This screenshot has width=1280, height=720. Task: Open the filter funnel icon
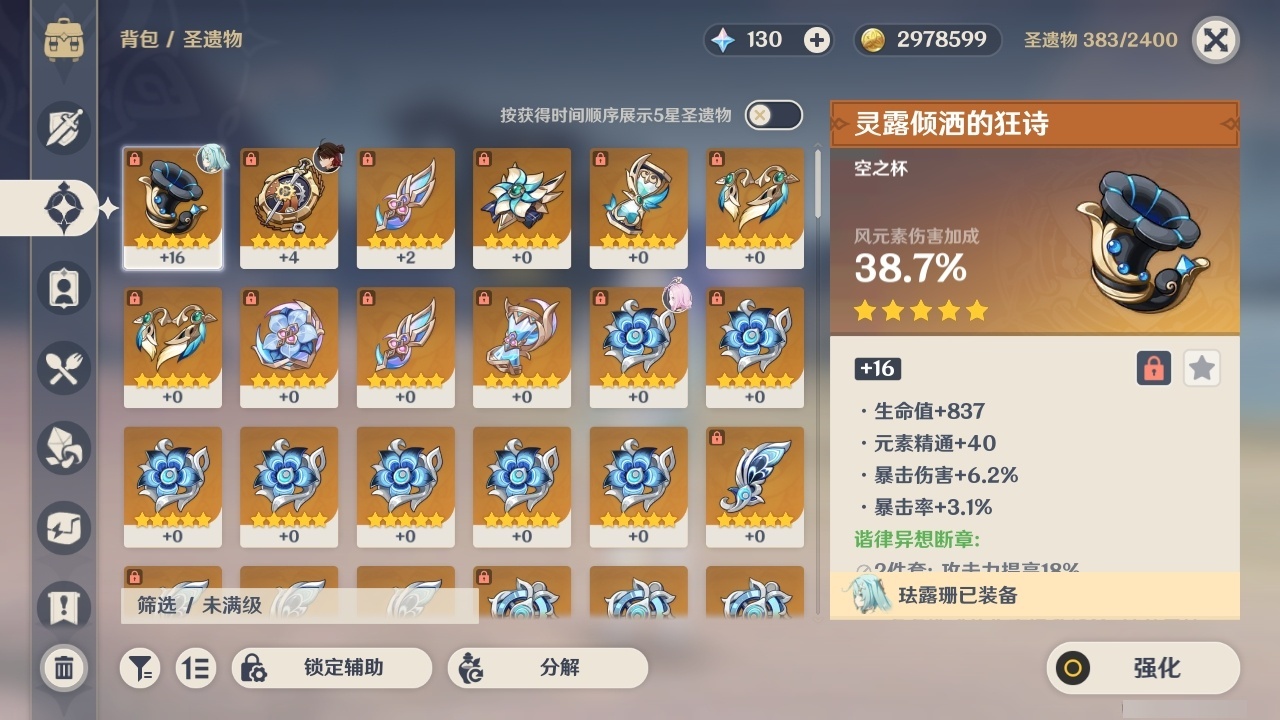pyautogui.click(x=140, y=668)
